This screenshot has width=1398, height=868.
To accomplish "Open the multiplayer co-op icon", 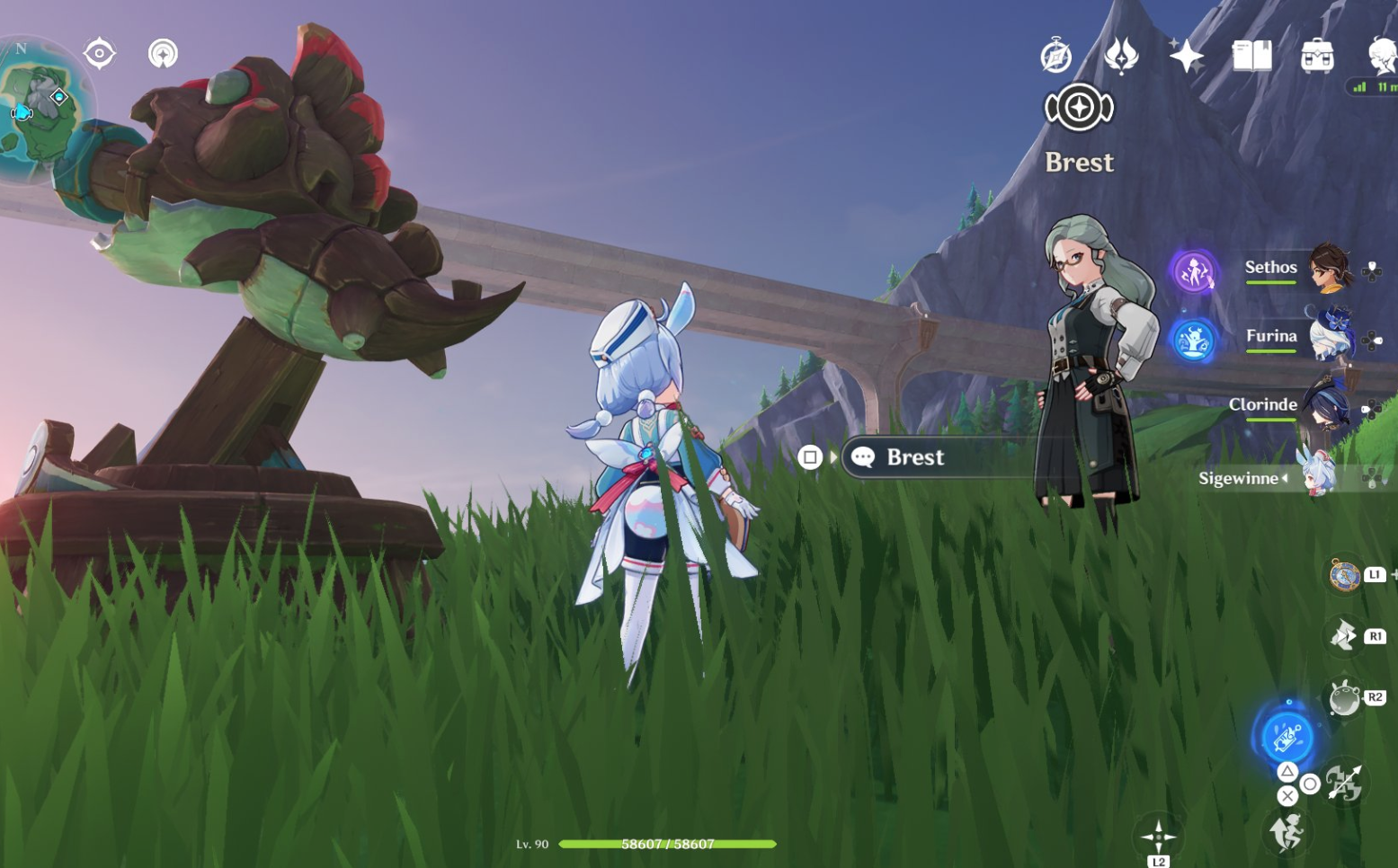I will pos(163,54).
